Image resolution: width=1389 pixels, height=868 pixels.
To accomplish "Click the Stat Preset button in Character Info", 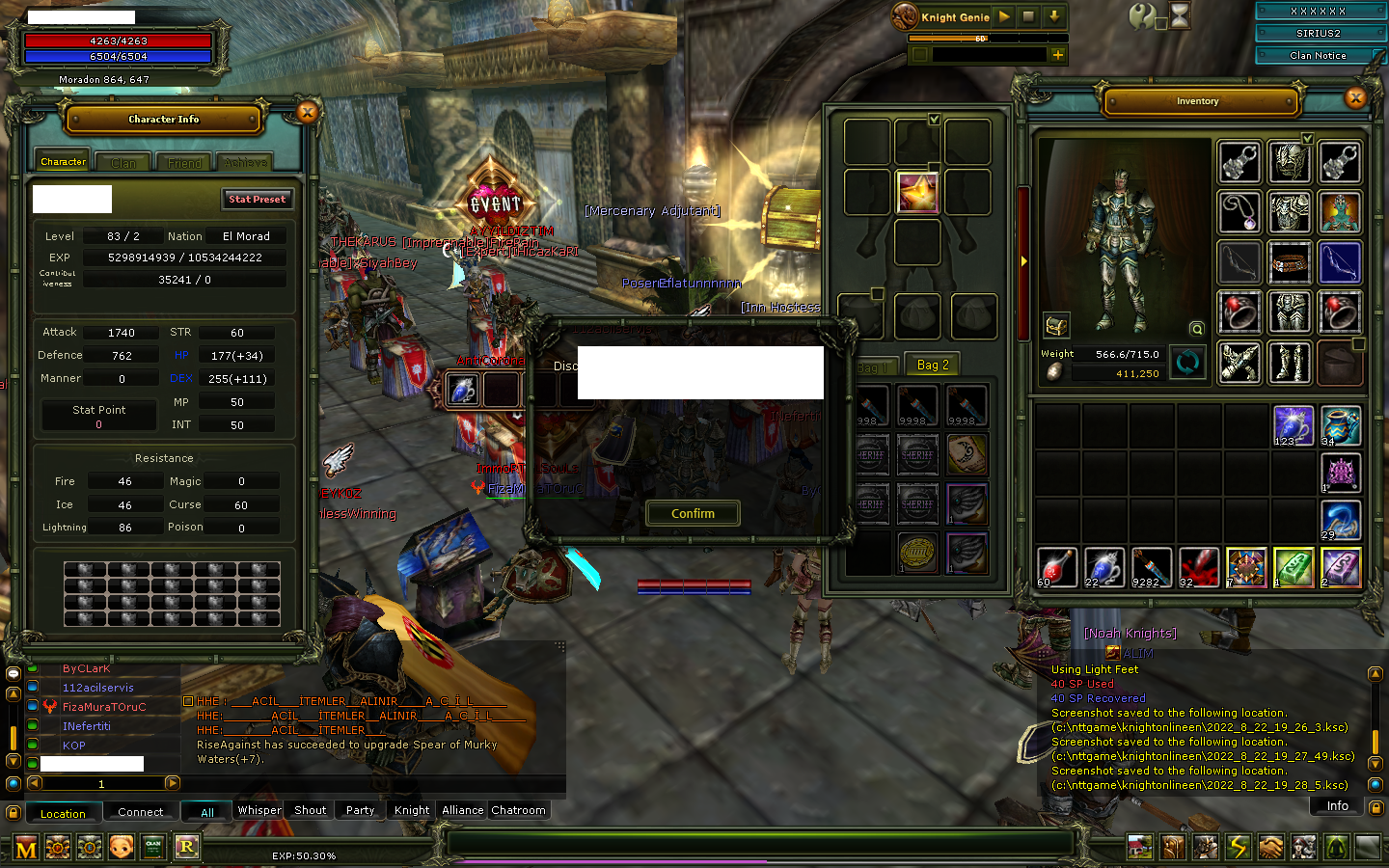I will tap(257, 199).
